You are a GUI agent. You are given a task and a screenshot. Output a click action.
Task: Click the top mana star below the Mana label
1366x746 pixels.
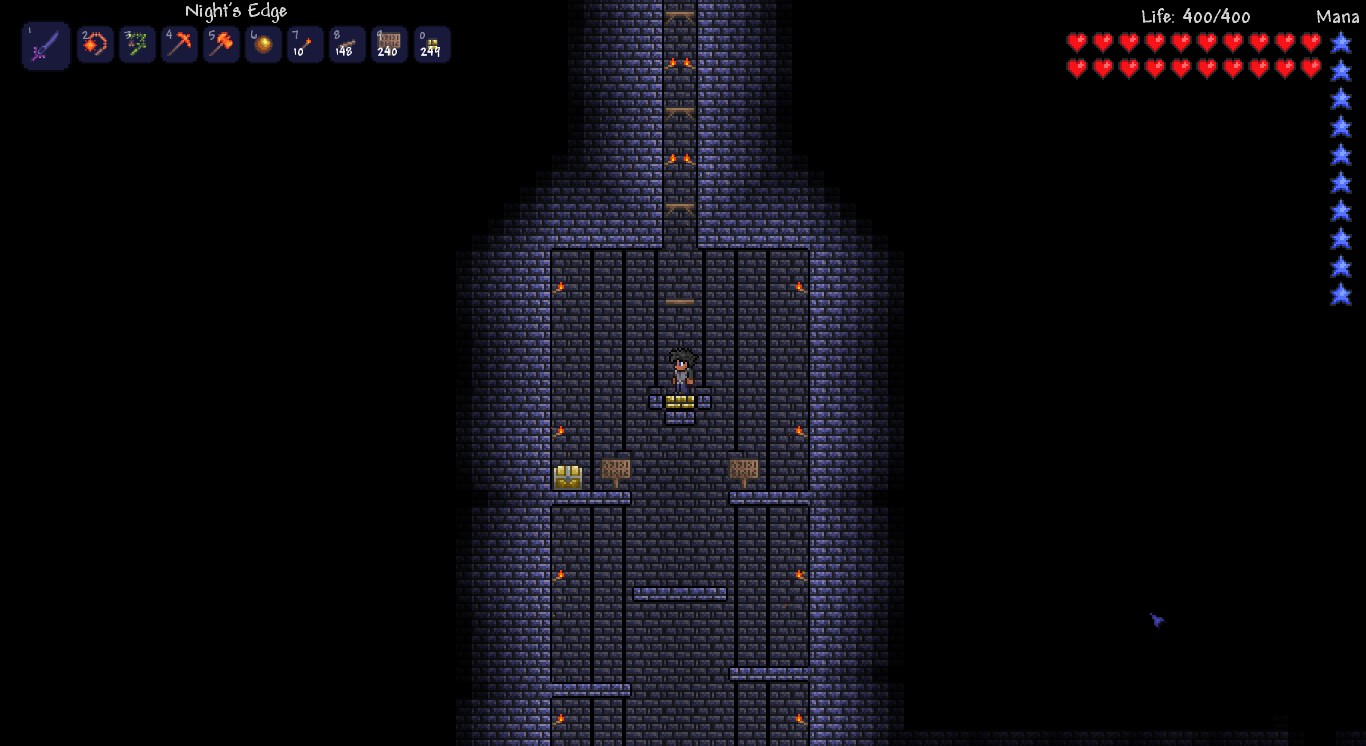click(1341, 43)
